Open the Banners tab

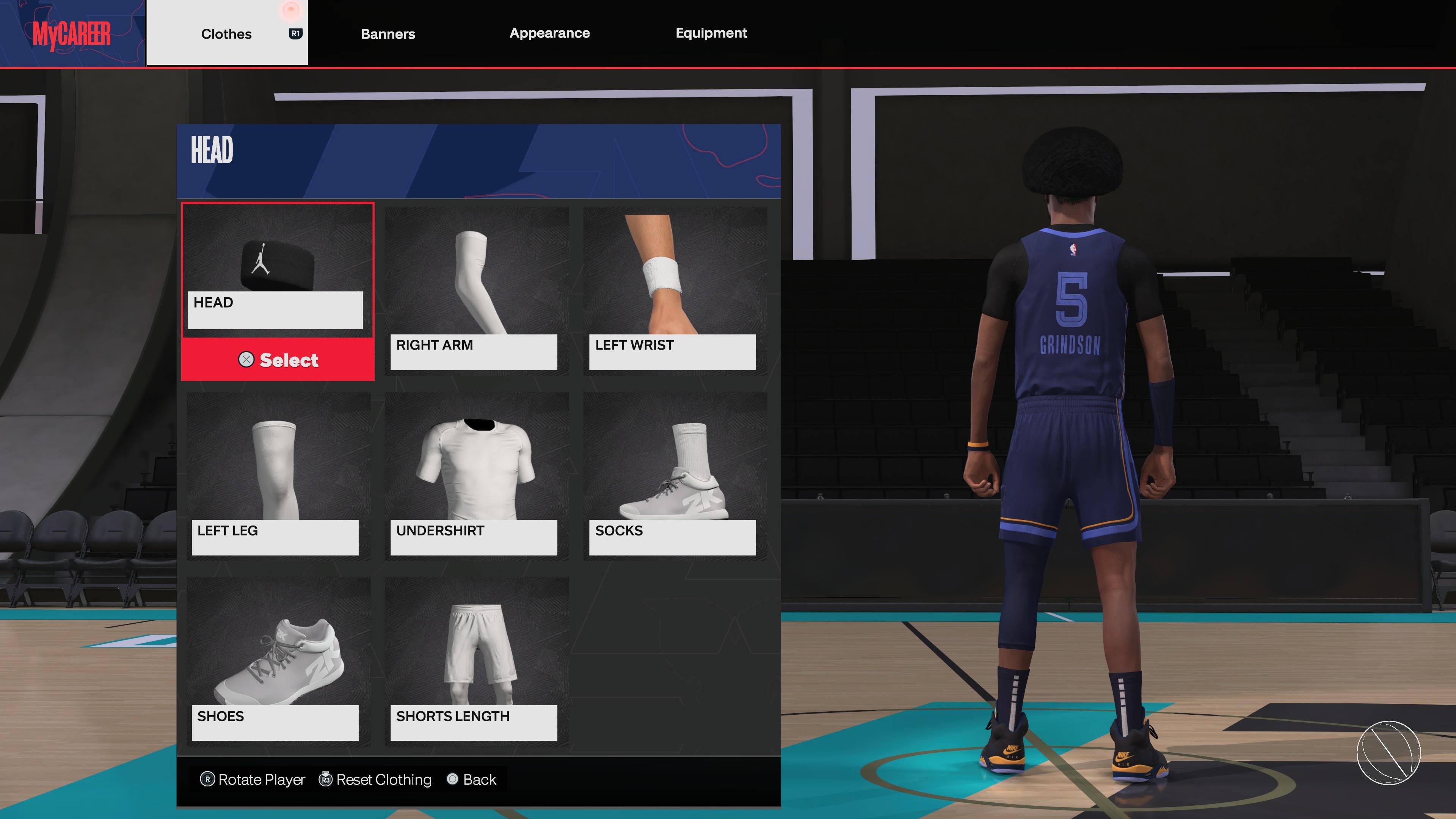point(388,34)
